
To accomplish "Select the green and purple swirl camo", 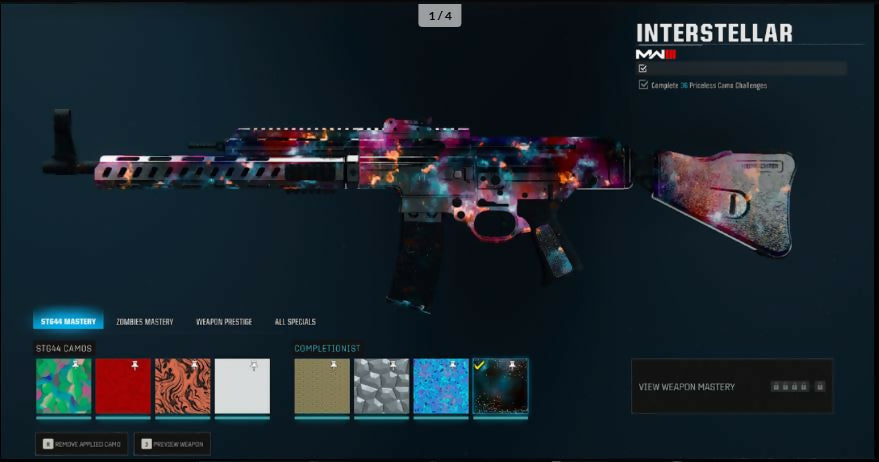I will (x=64, y=386).
